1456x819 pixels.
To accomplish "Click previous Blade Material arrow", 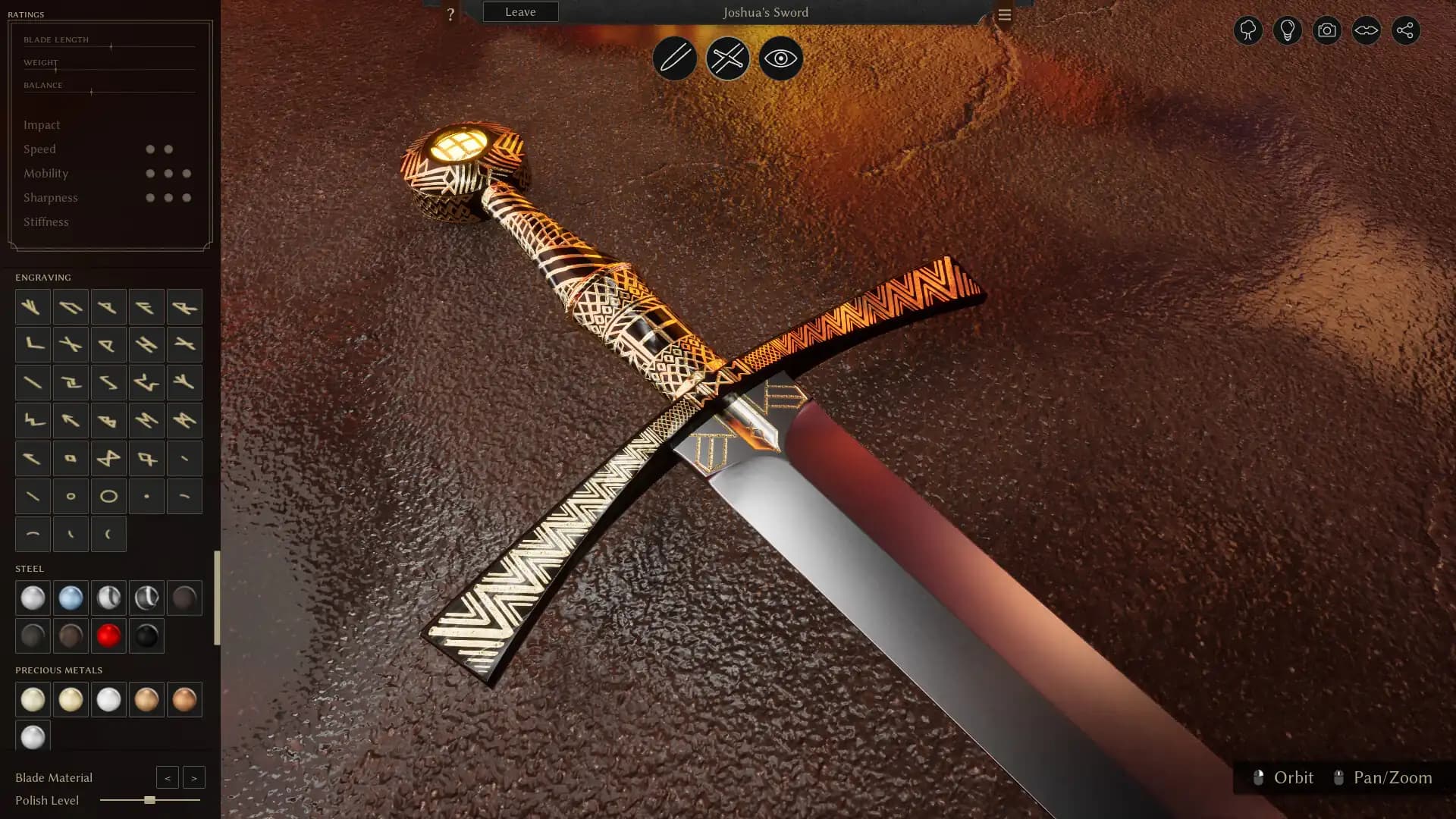I will (168, 777).
